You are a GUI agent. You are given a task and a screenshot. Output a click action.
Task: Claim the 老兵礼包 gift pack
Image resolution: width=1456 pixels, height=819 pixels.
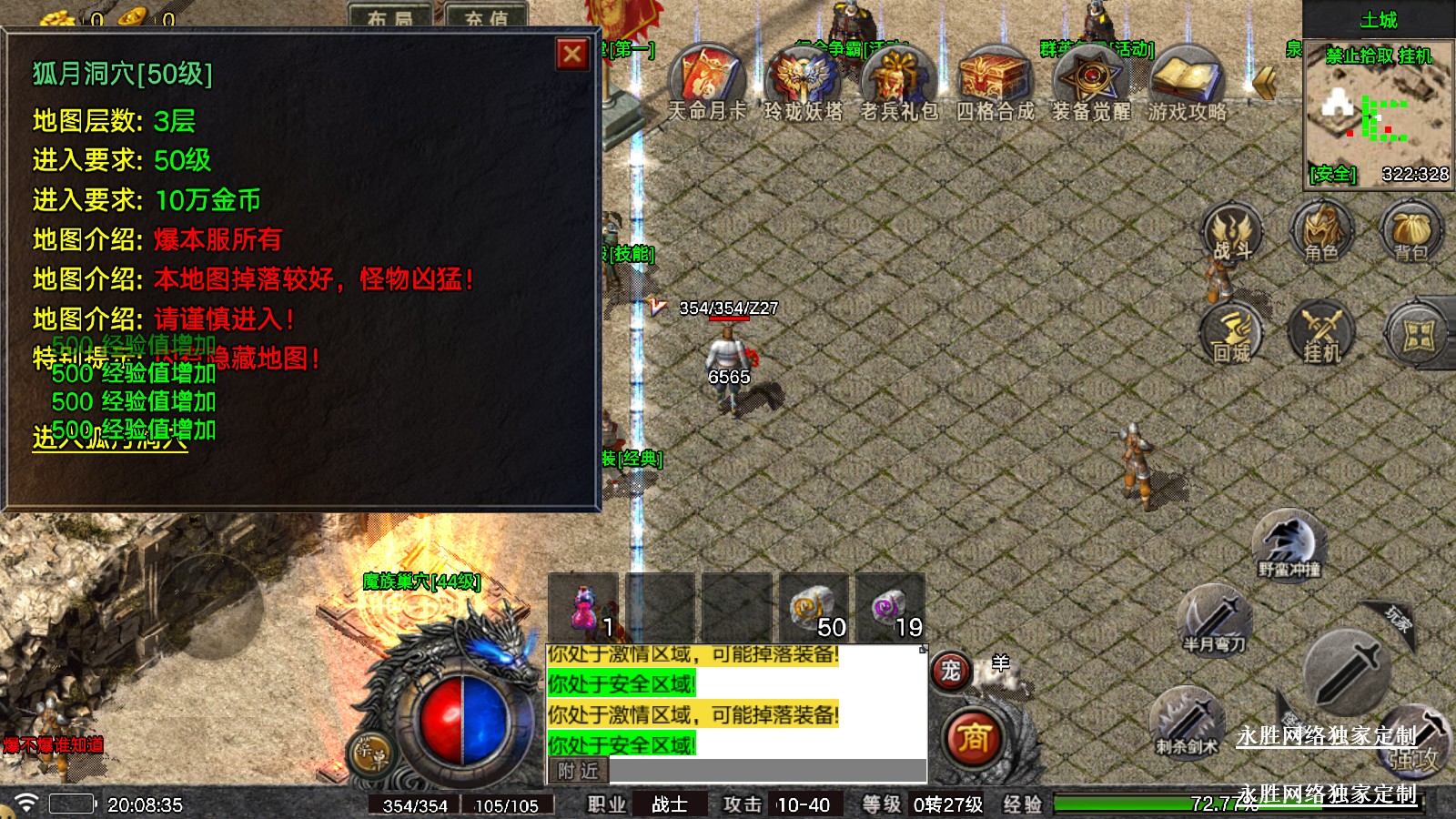pyautogui.click(x=899, y=77)
